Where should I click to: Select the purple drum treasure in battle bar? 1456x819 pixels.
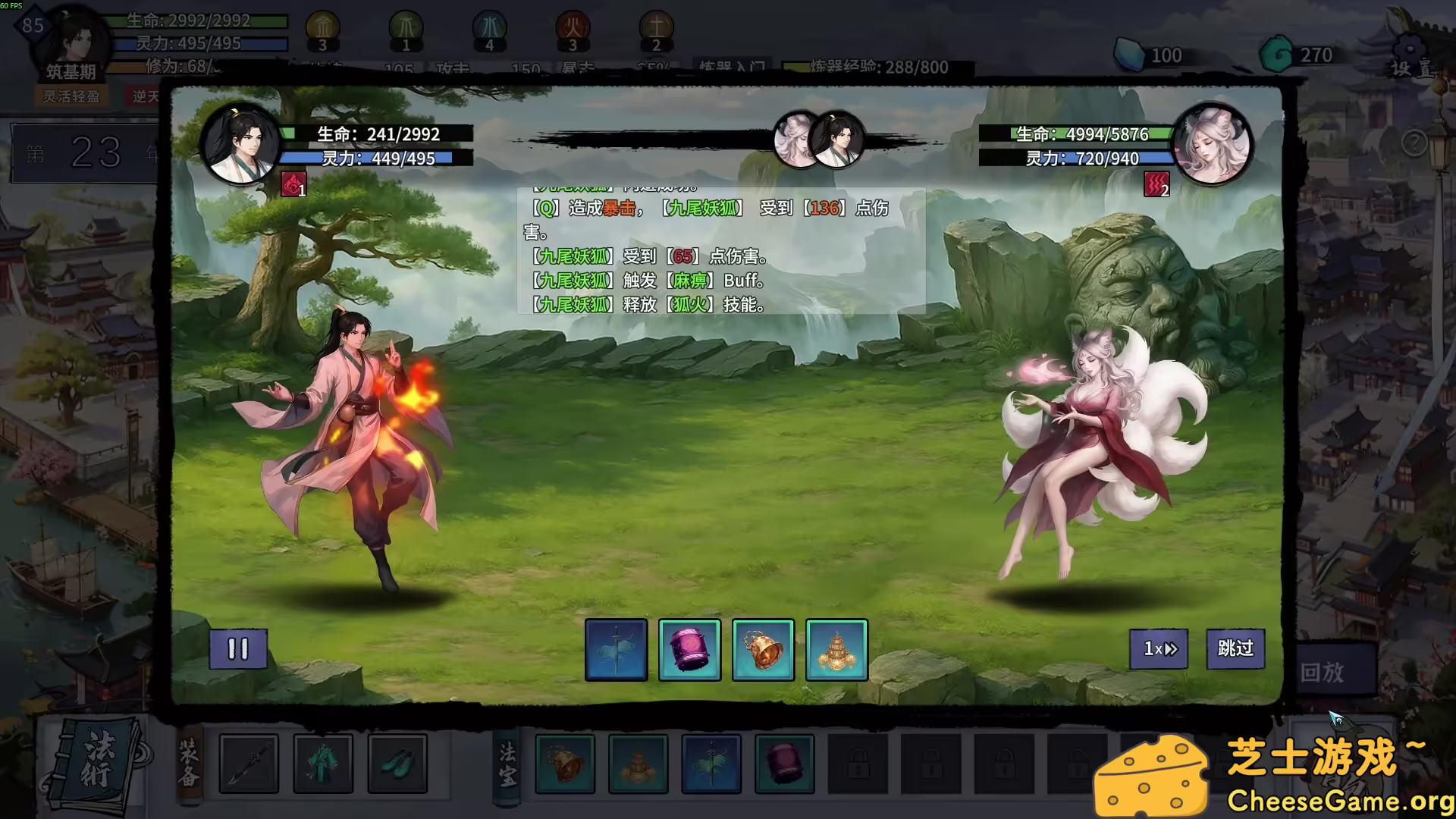tap(689, 650)
